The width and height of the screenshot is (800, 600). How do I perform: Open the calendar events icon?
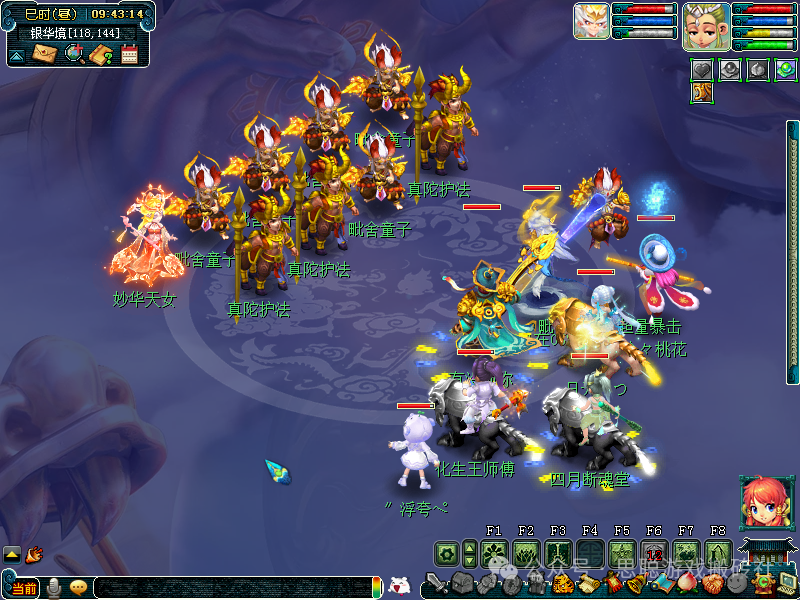(x=129, y=54)
